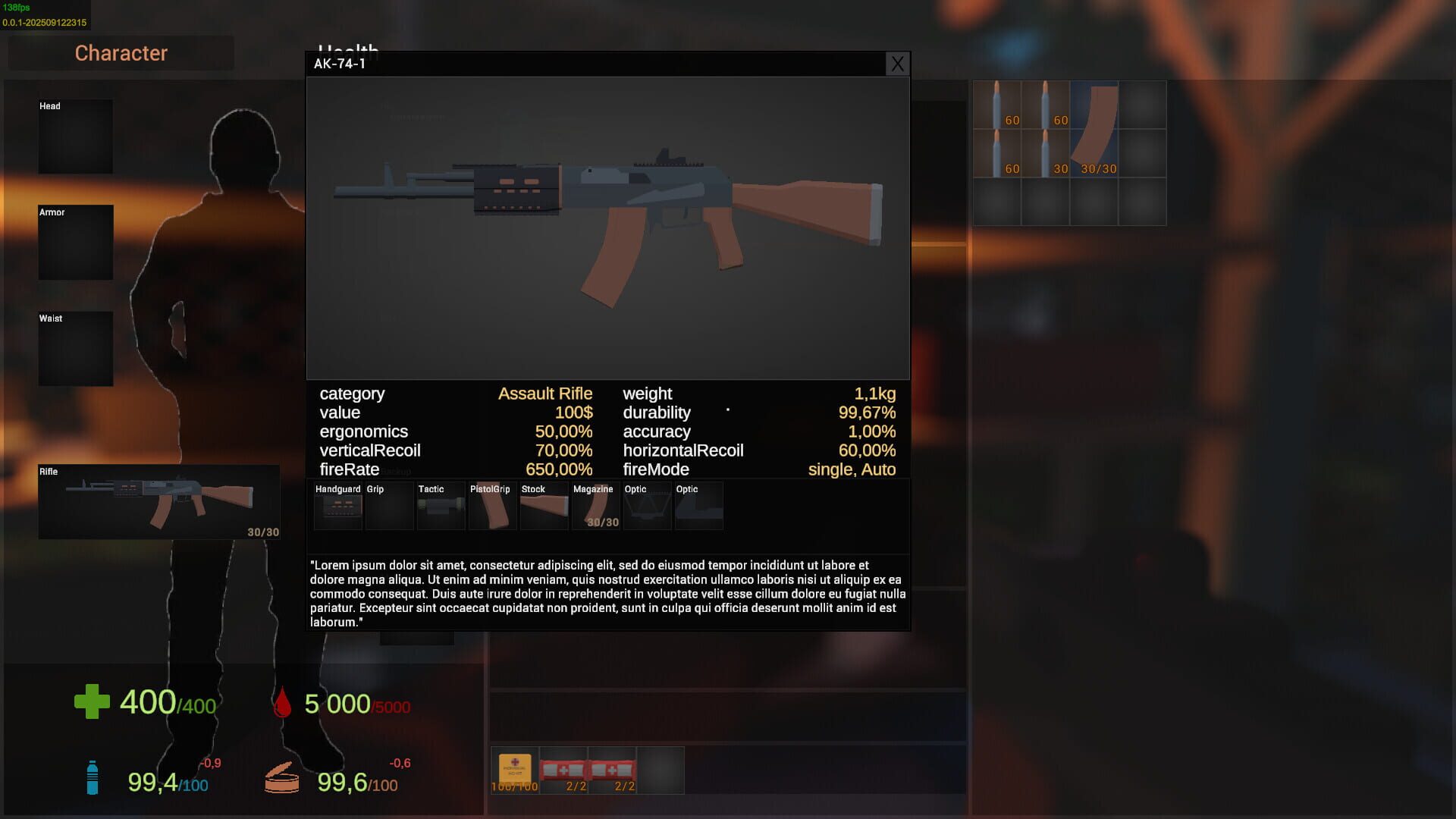The image size is (1456, 819).
Task: Click the green health cross icon
Action: [x=91, y=701]
